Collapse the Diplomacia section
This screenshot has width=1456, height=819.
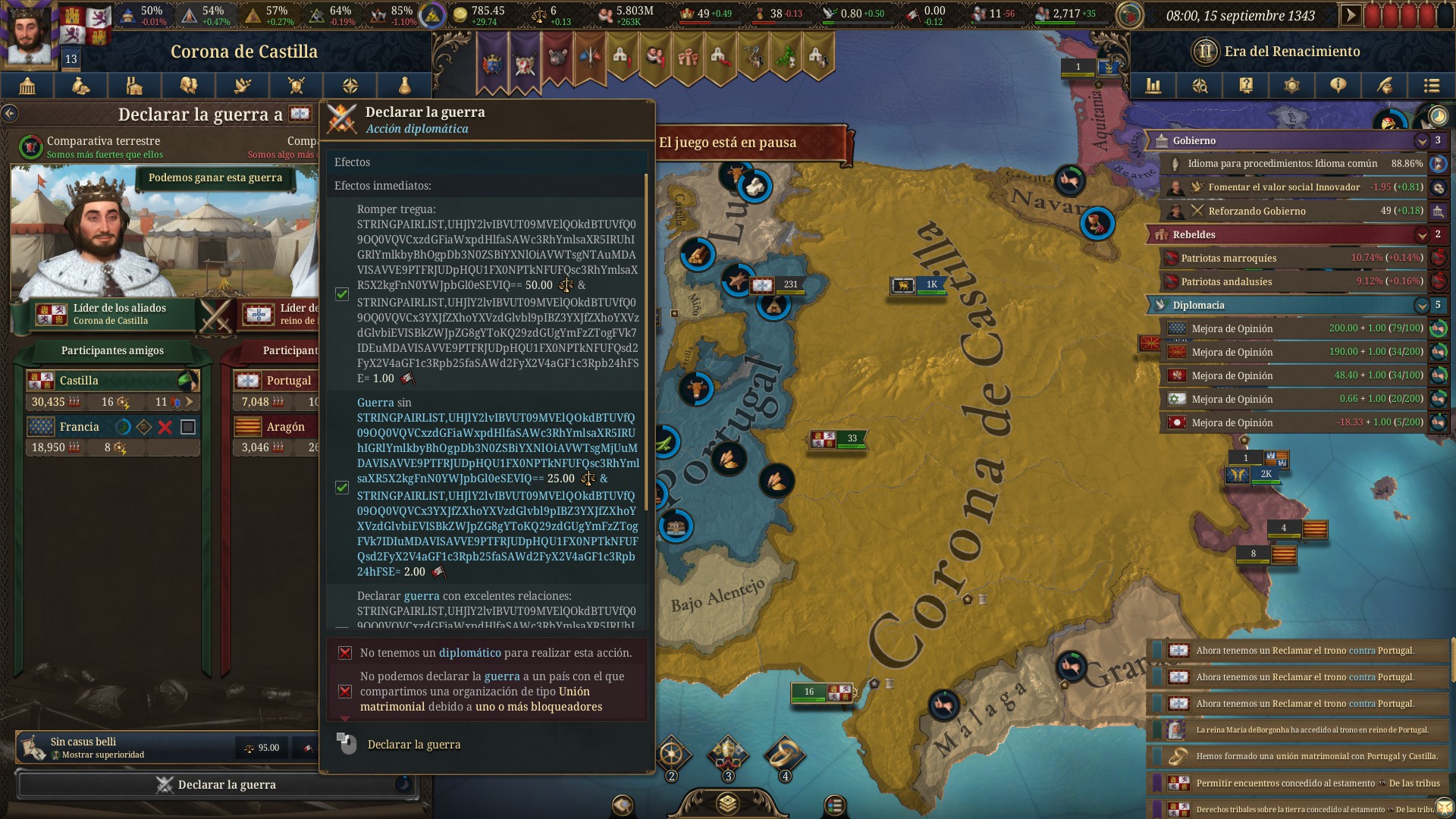click(x=1423, y=306)
